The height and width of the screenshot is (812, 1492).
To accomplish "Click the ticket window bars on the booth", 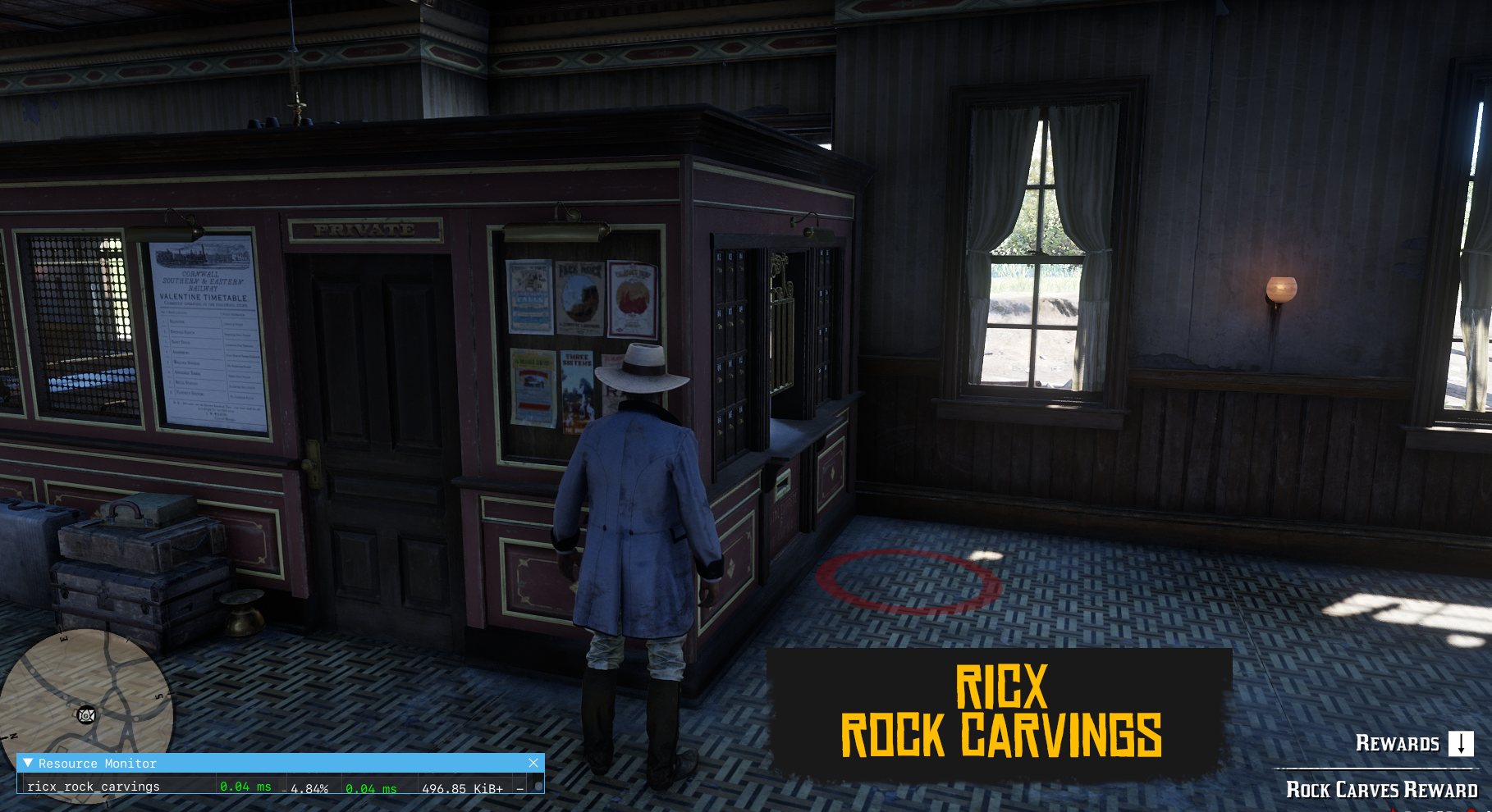I will pyautogui.click(x=784, y=328).
